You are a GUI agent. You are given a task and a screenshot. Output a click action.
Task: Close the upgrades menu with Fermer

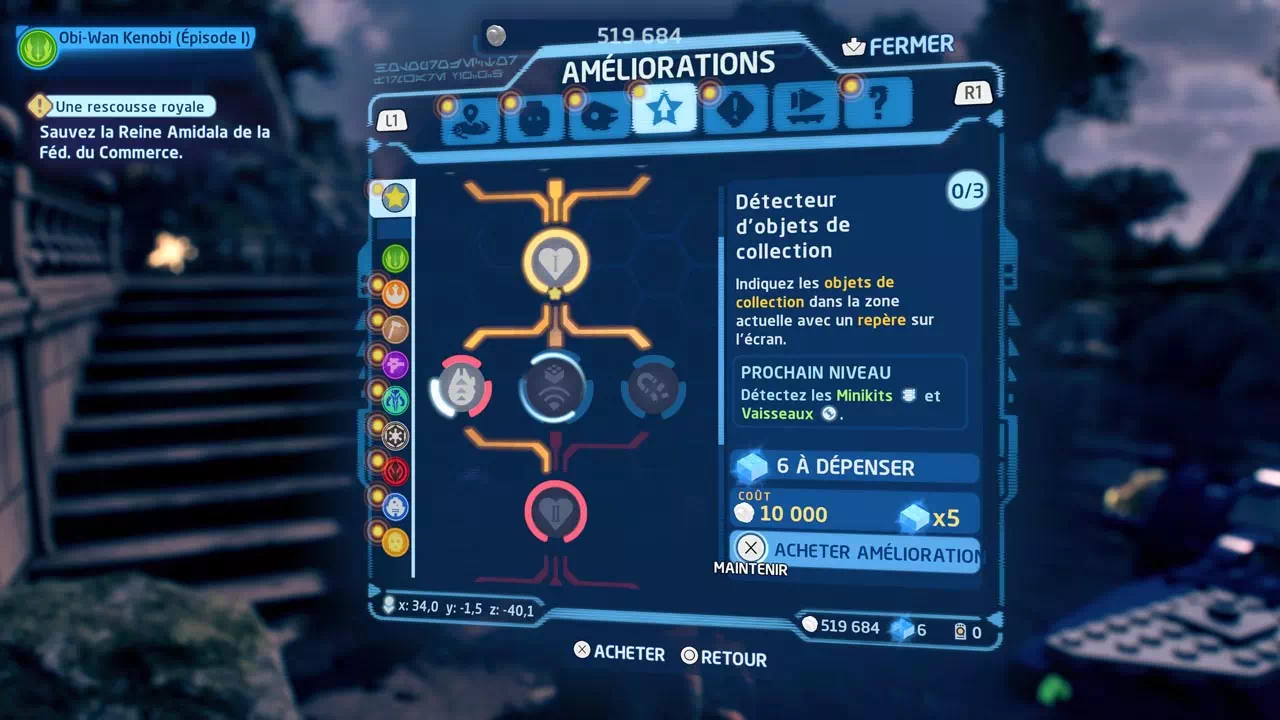[x=898, y=46]
